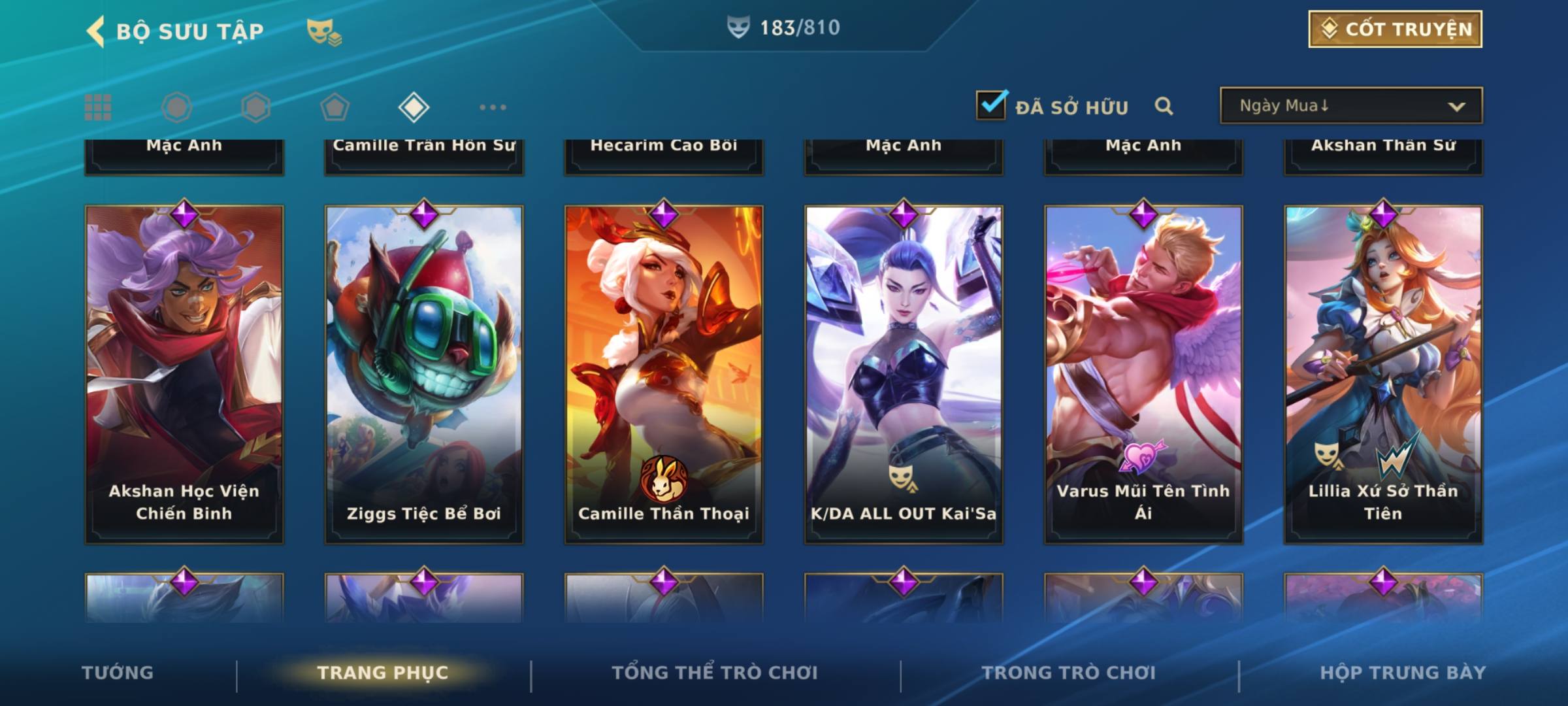View the Ziggs Tiệc Bể Bơi skin card
The height and width of the screenshot is (706, 1568).
[x=424, y=374]
